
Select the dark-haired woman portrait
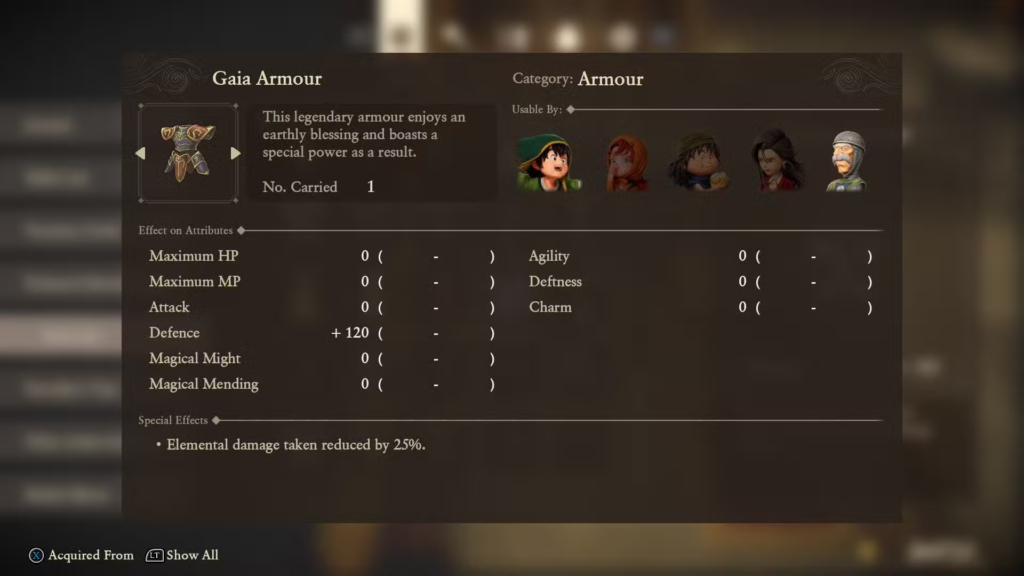tap(776, 160)
